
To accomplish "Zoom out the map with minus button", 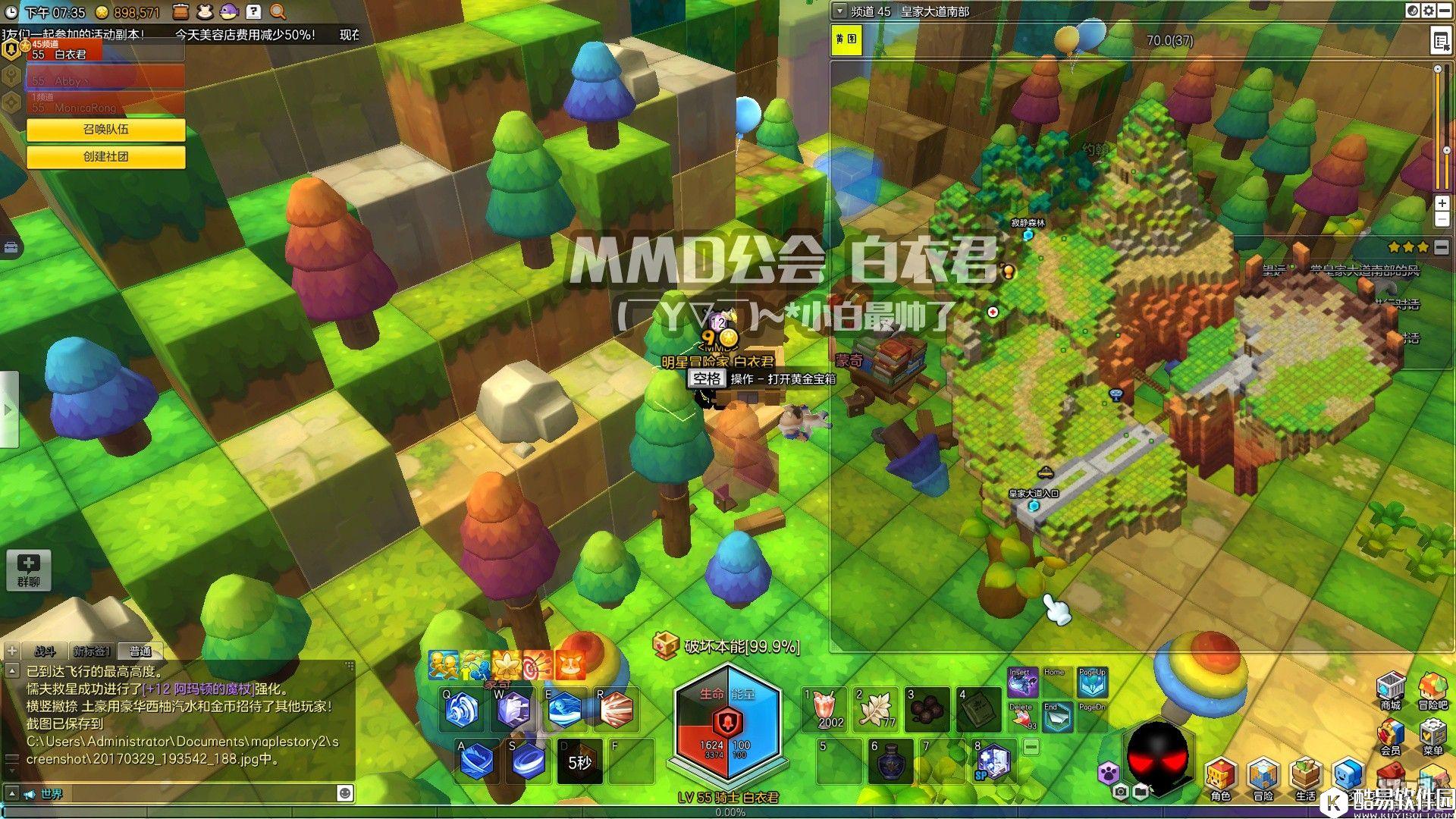I will click(1442, 220).
